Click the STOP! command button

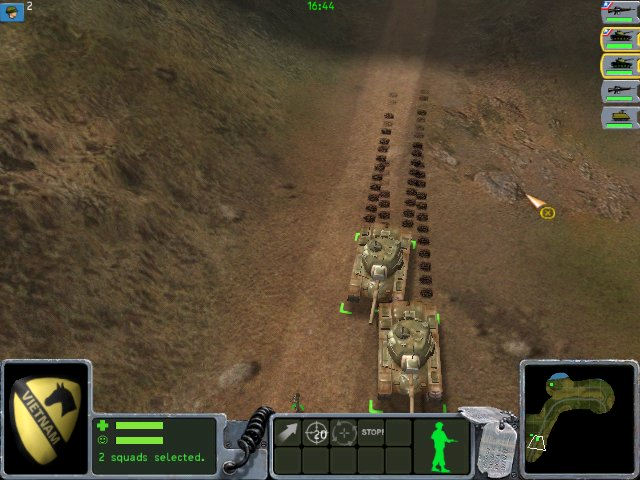[372, 433]
